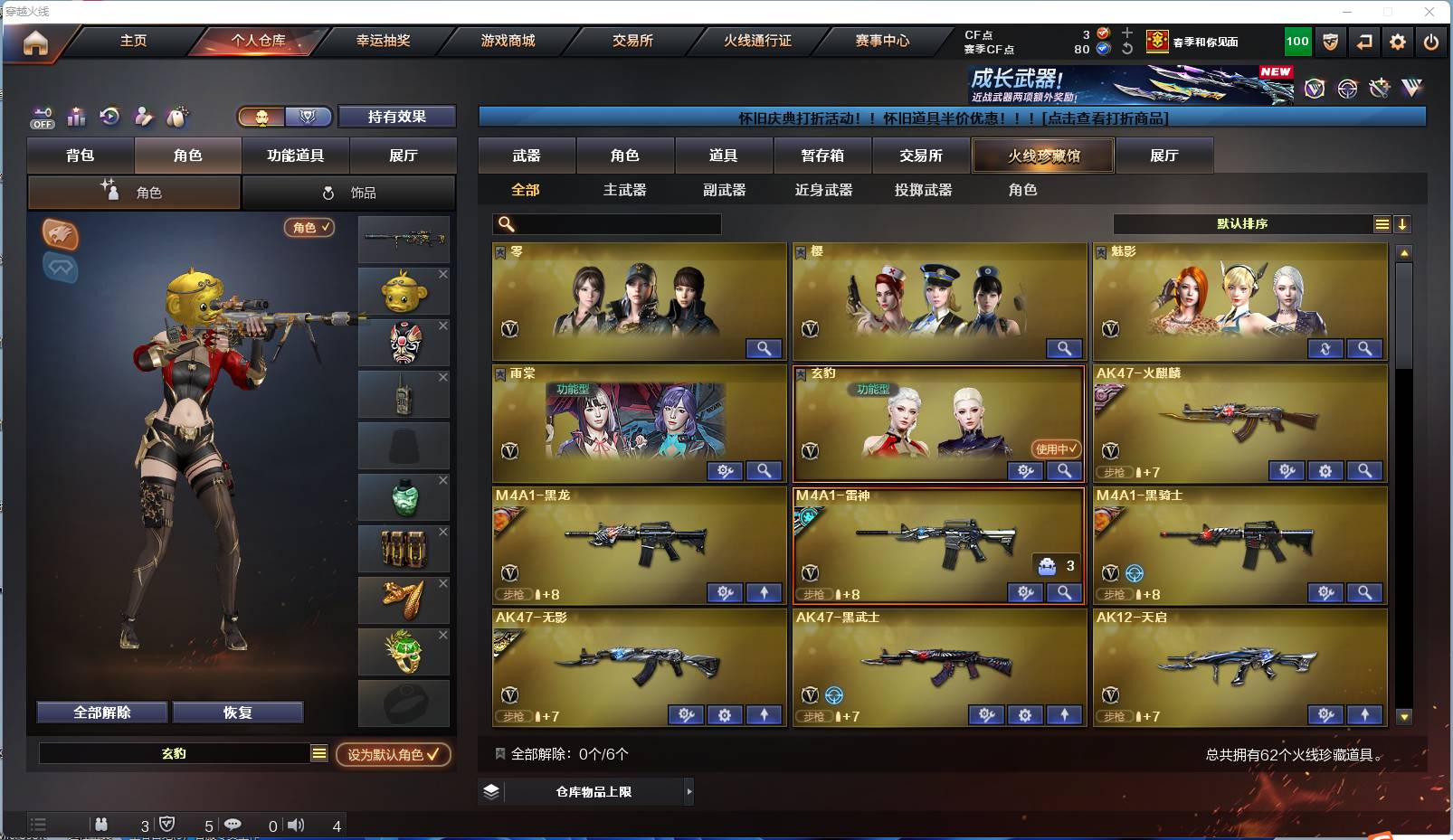This screenshot has height=840, width=1453.
Task: Click the upgrade arrow icon on M4A1-黑龙
Action: click(764, 593)
